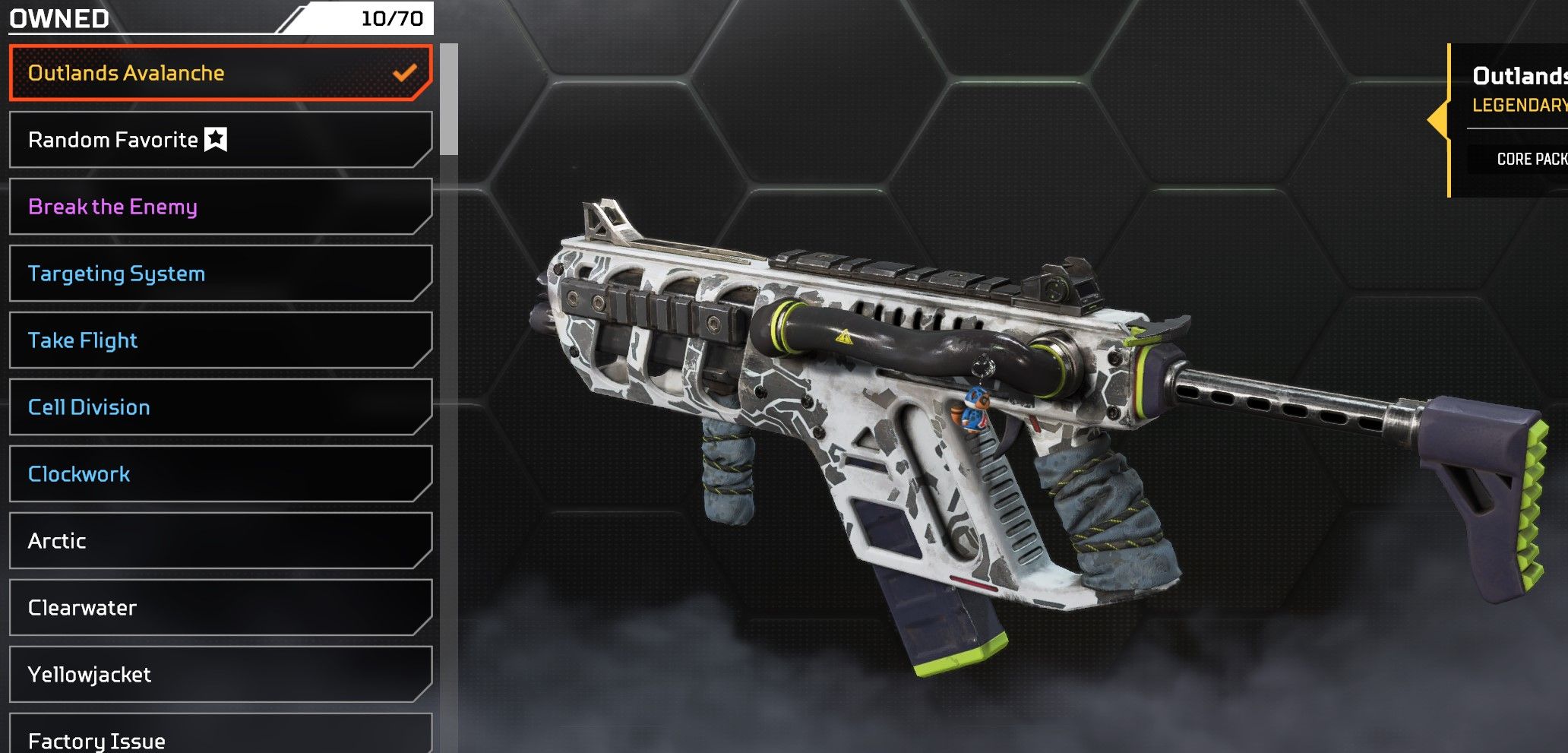Image resolution: width=1568 pixels, height=753 pixels.
Task: Select the Outlands Avalanche skin
Action: click(220, 73)
